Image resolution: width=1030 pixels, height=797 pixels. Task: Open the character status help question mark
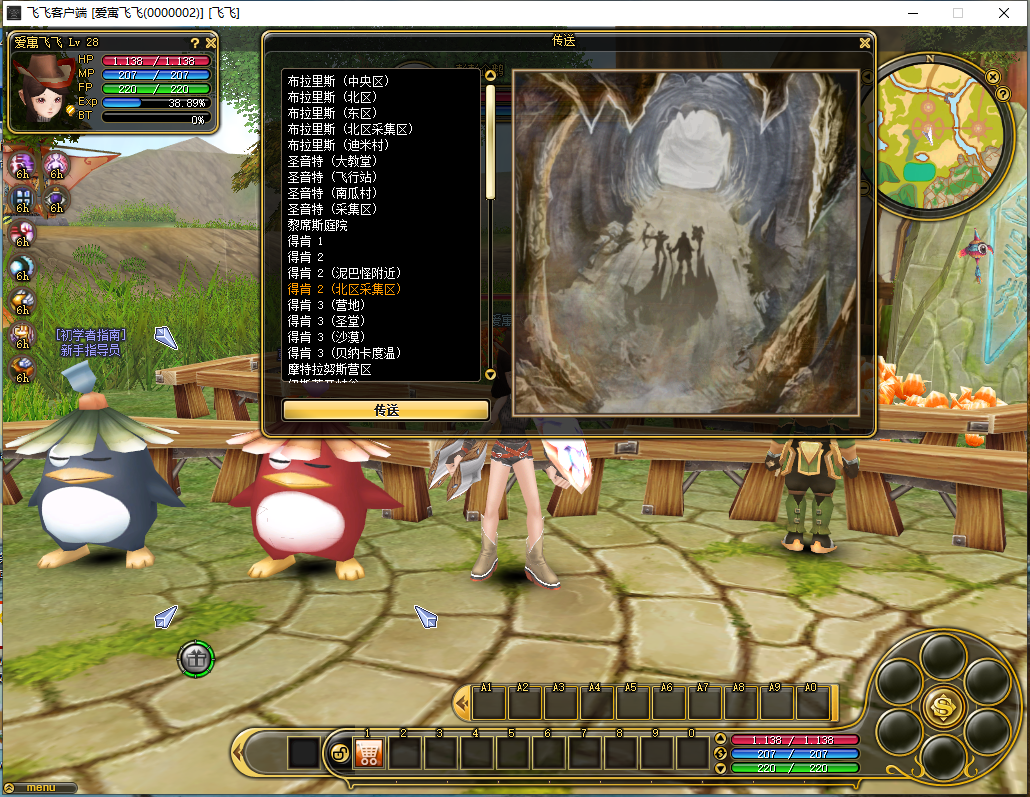pyautogui.click(x=195, y=43)
